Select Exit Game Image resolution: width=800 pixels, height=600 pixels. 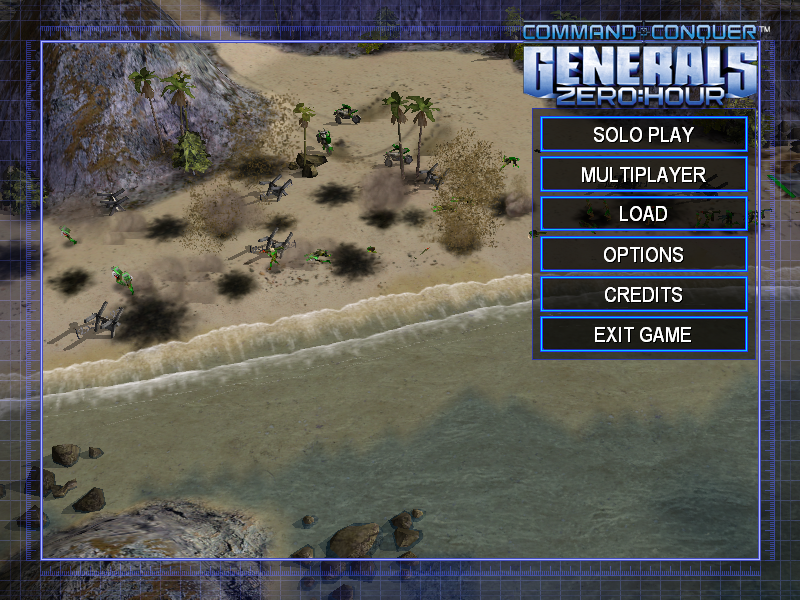(x=643, y=334)
